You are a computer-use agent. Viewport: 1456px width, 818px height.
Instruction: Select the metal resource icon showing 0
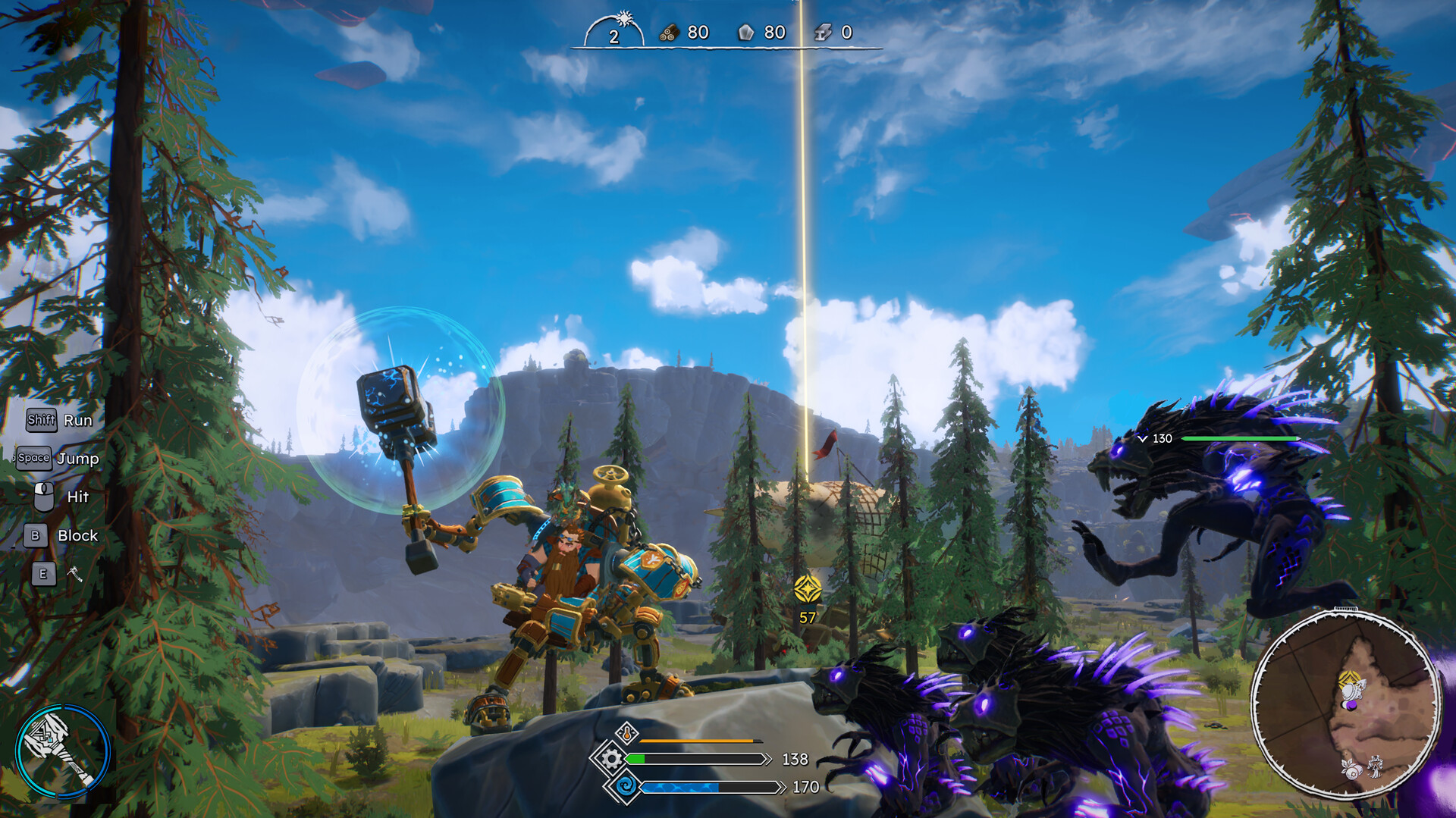tap(823, 33)
